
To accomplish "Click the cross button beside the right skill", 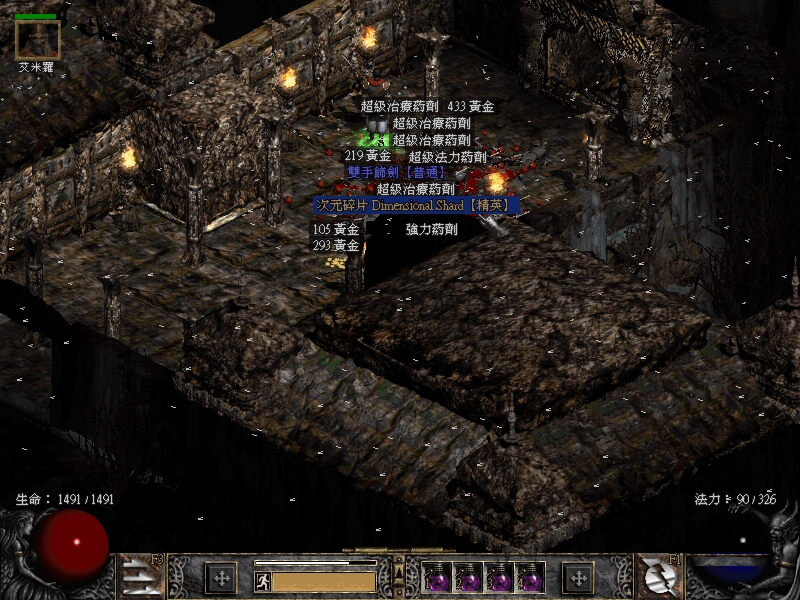I will (x=578, y=577).
